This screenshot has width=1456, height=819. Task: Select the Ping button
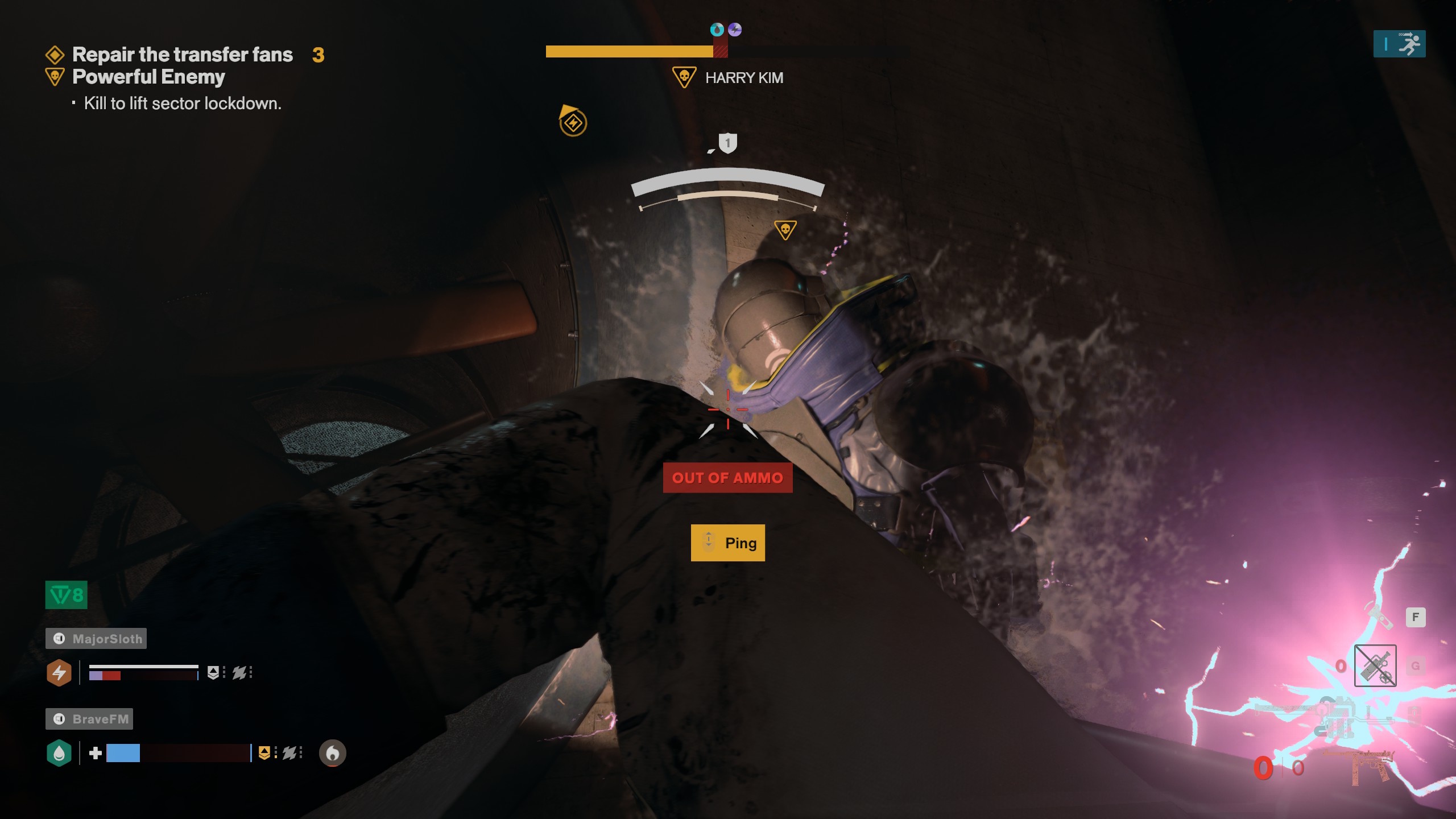[728, 542]
